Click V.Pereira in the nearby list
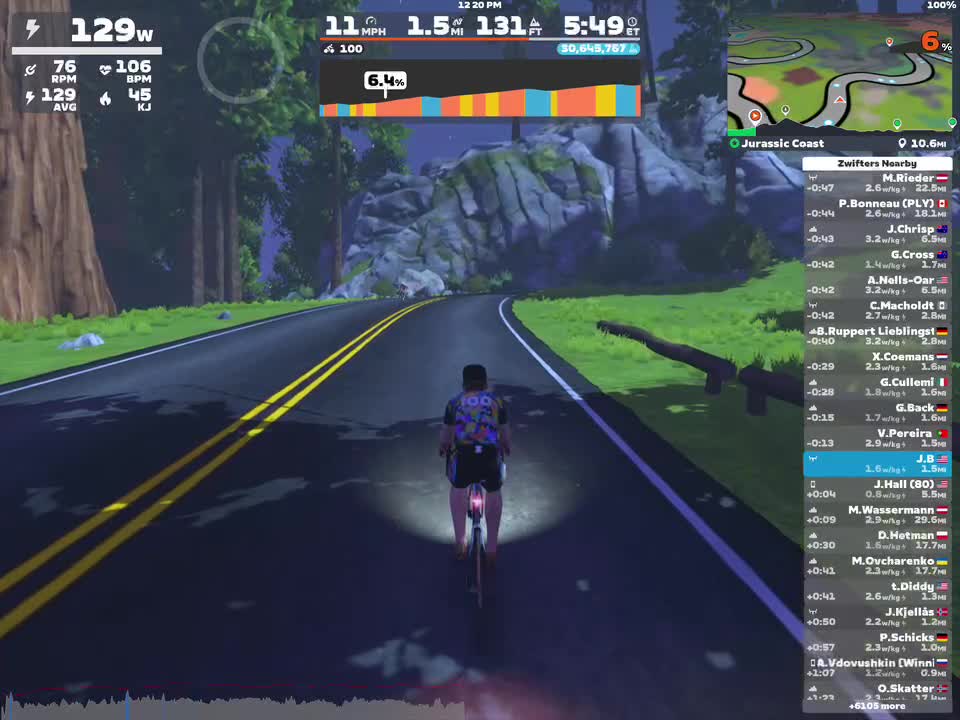 click(877, 438)
